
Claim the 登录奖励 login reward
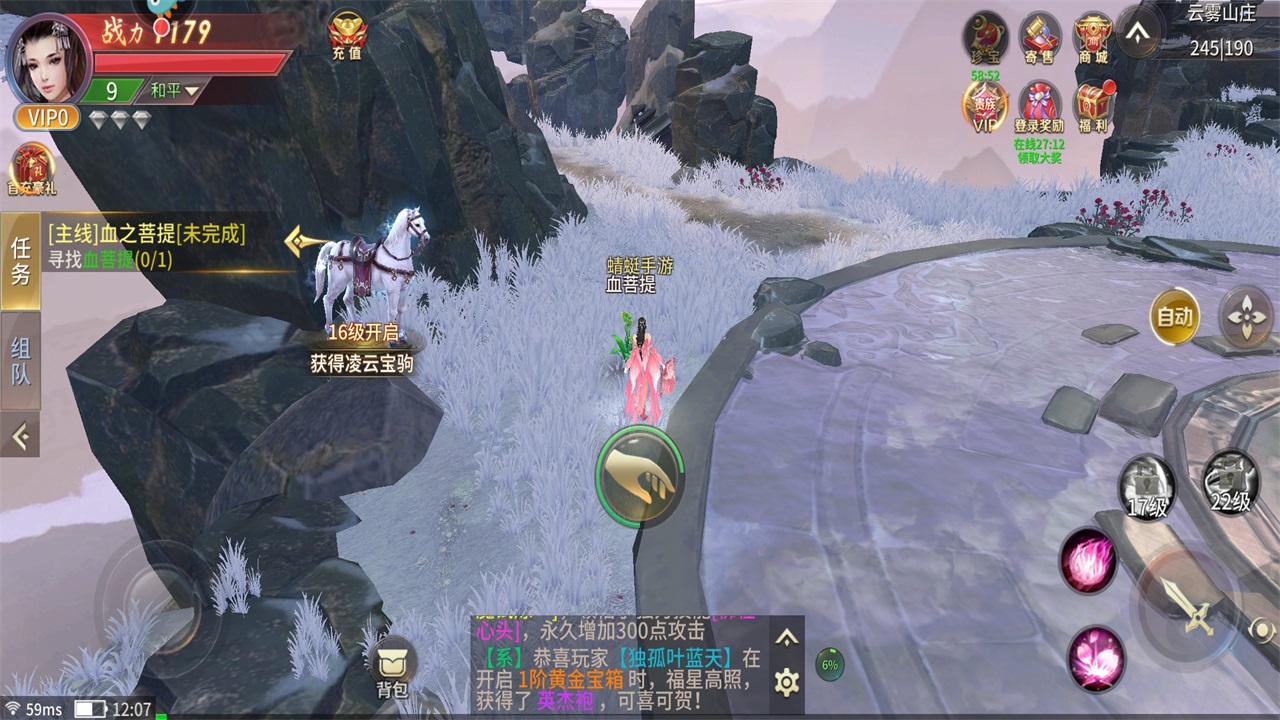tap(1039, 107)
